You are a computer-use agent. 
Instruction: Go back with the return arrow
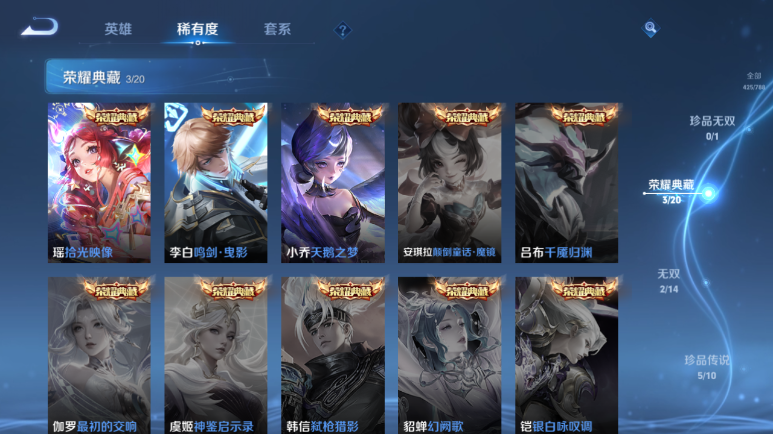(39, 27)
